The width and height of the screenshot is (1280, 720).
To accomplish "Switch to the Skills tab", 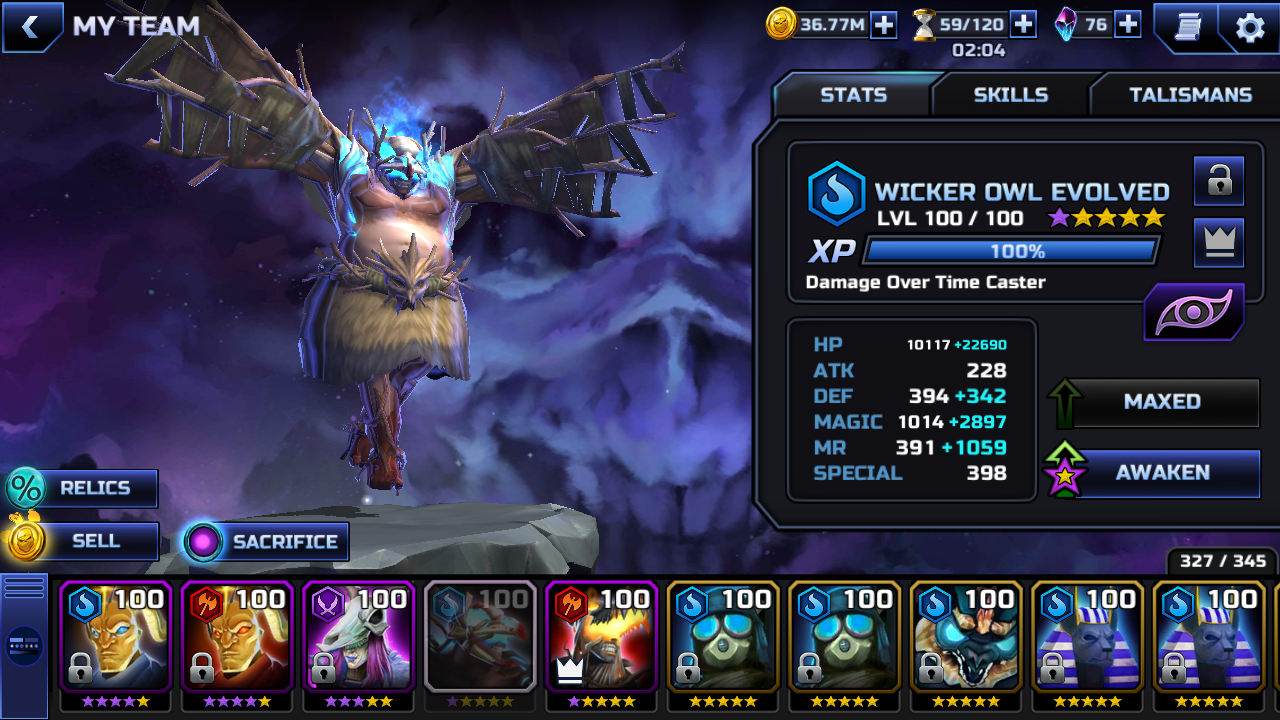I will coord(1010,95).
